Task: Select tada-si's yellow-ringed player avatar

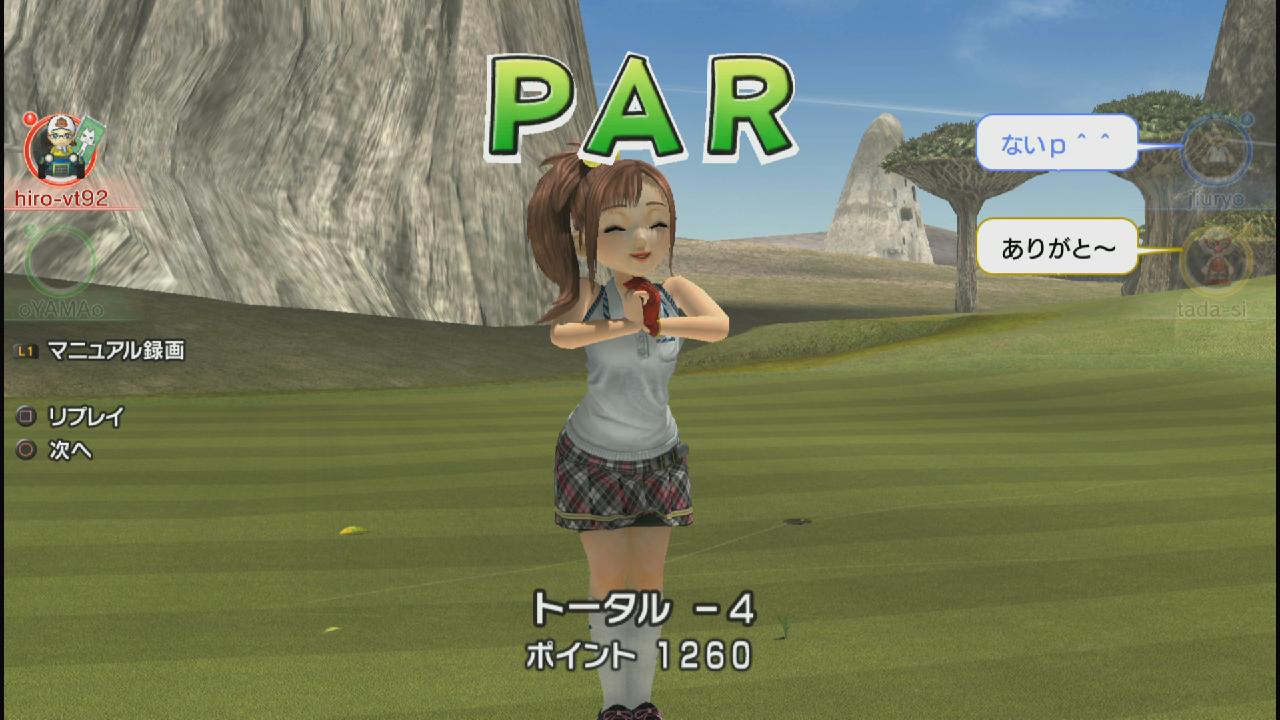Action: [1214, 260]
